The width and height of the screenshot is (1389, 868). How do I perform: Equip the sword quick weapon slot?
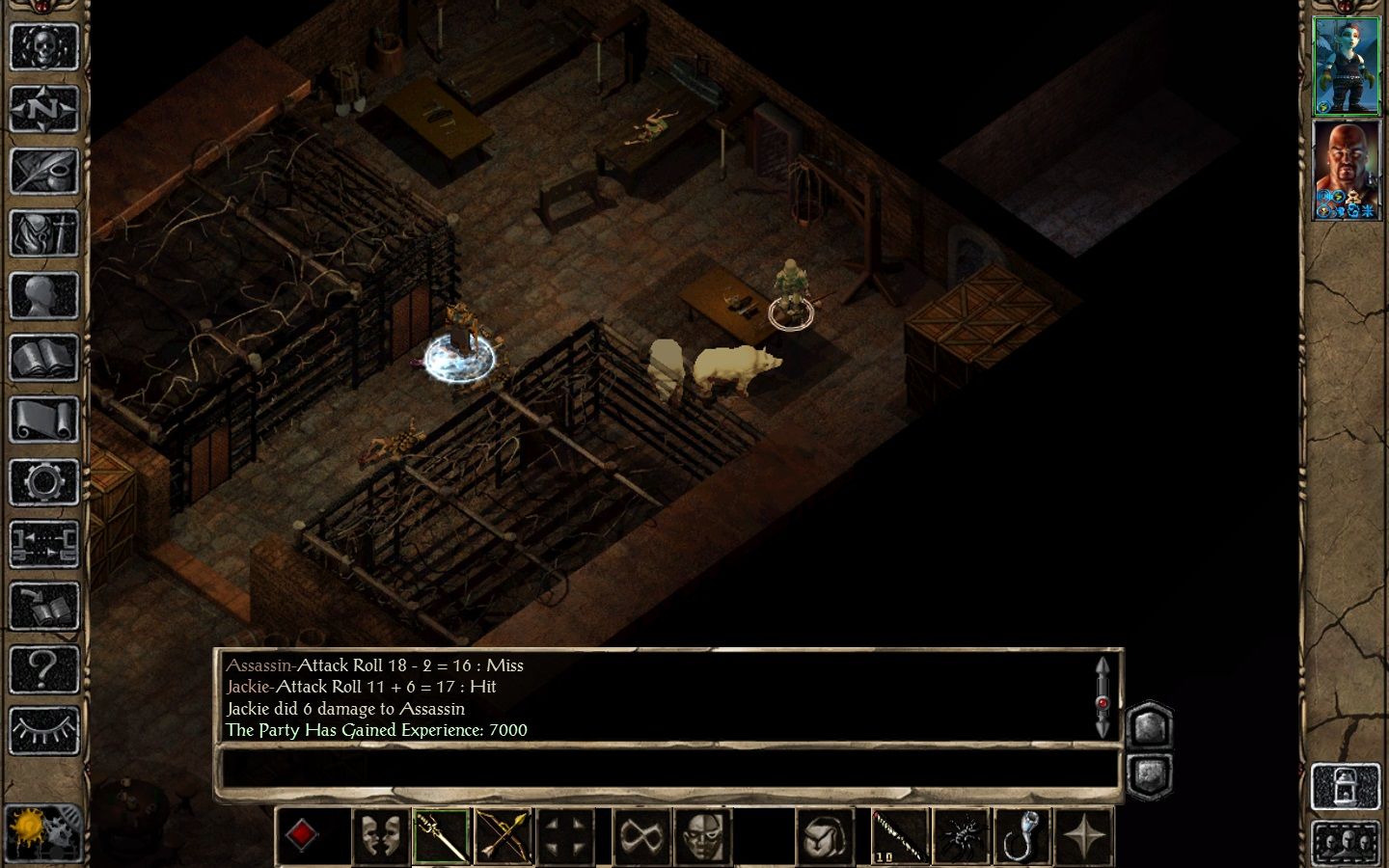pos(442,835)
